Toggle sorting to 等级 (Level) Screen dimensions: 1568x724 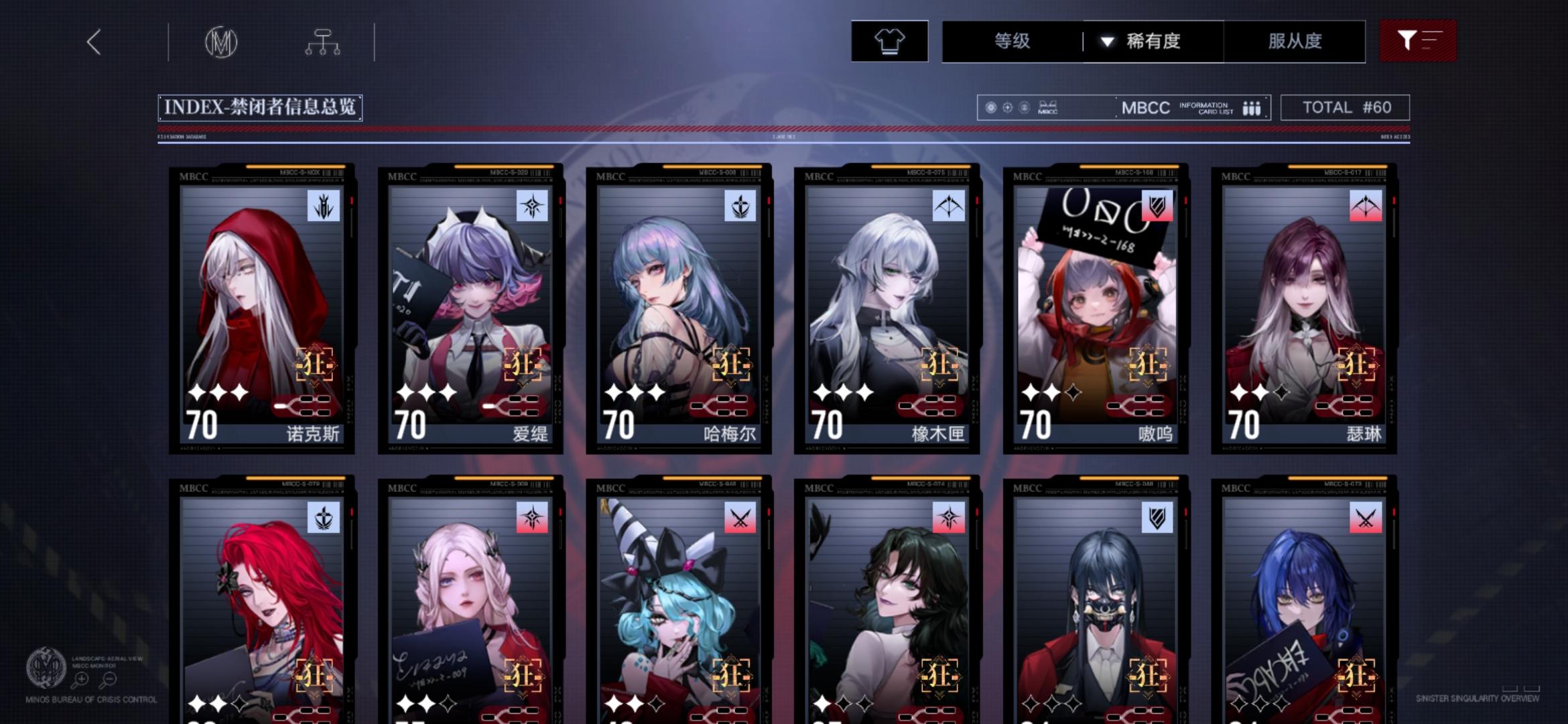1012,42
